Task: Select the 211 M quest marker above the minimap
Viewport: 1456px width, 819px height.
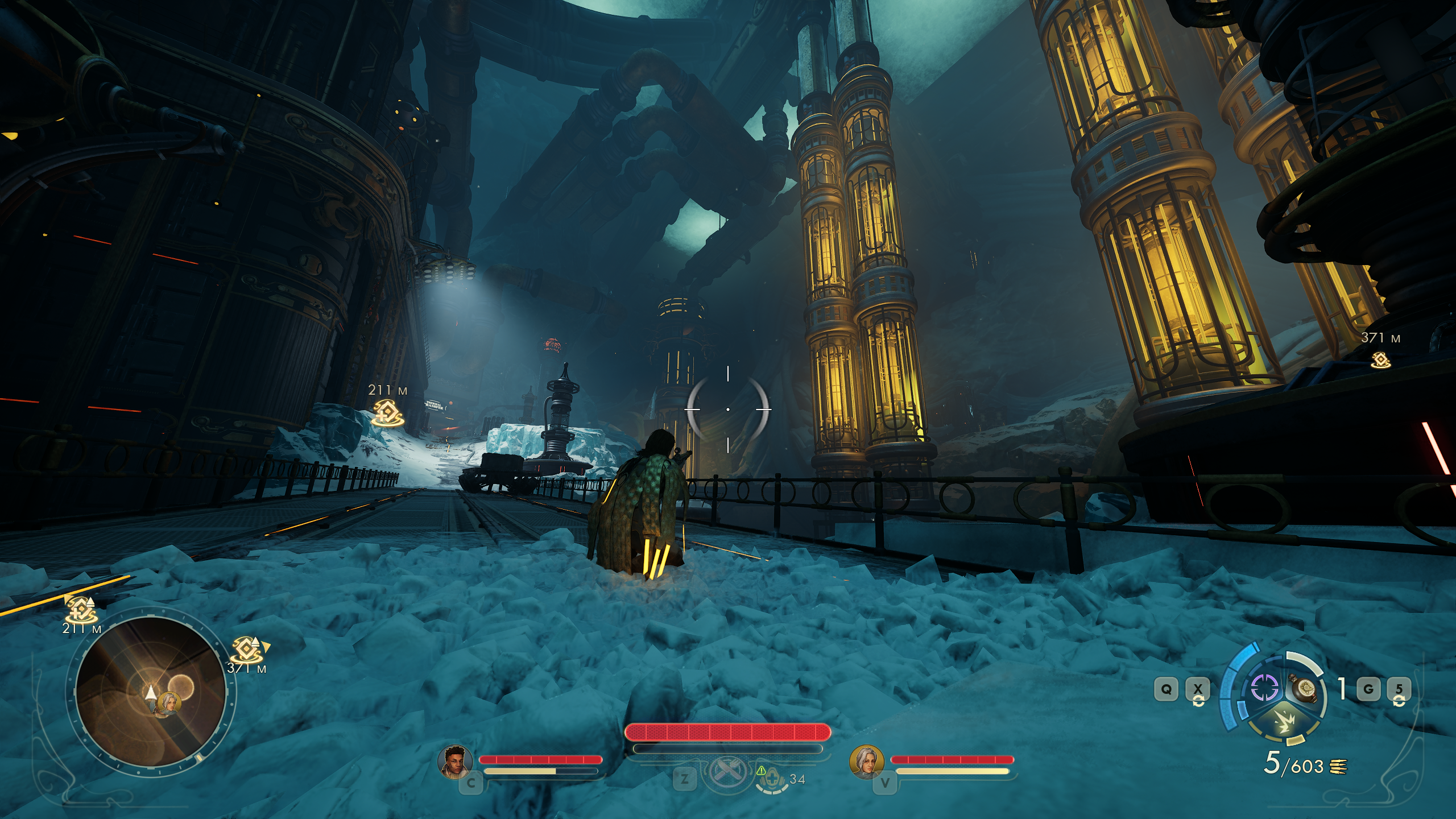Action: pos(80,610)
